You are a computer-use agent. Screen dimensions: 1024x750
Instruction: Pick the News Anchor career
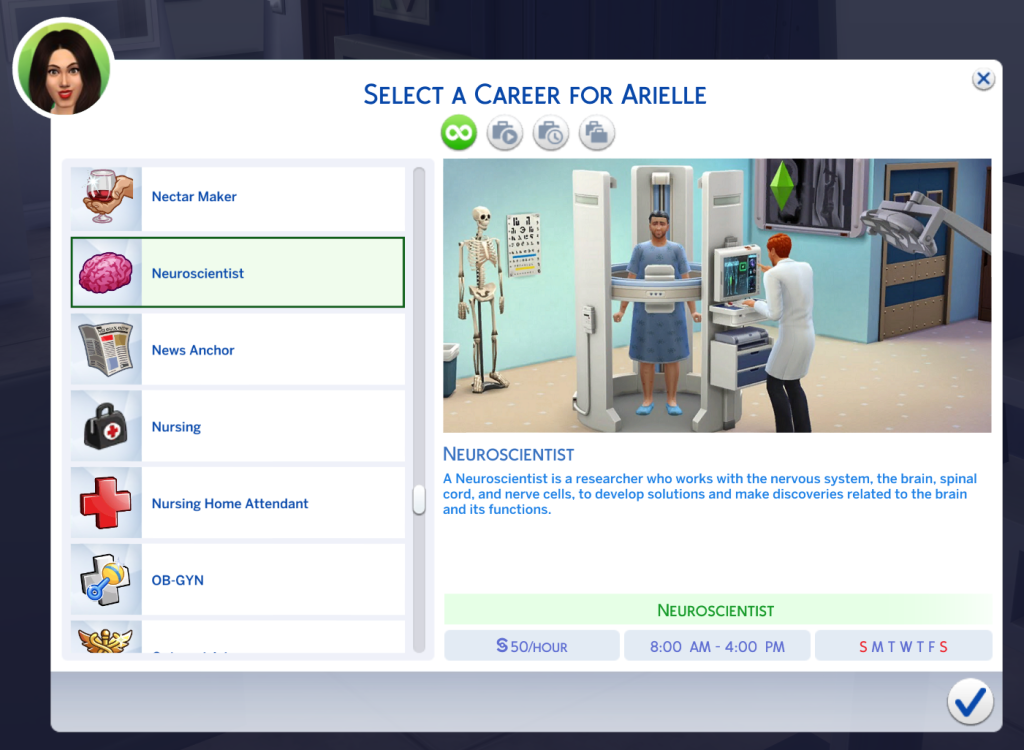point(238,350)
